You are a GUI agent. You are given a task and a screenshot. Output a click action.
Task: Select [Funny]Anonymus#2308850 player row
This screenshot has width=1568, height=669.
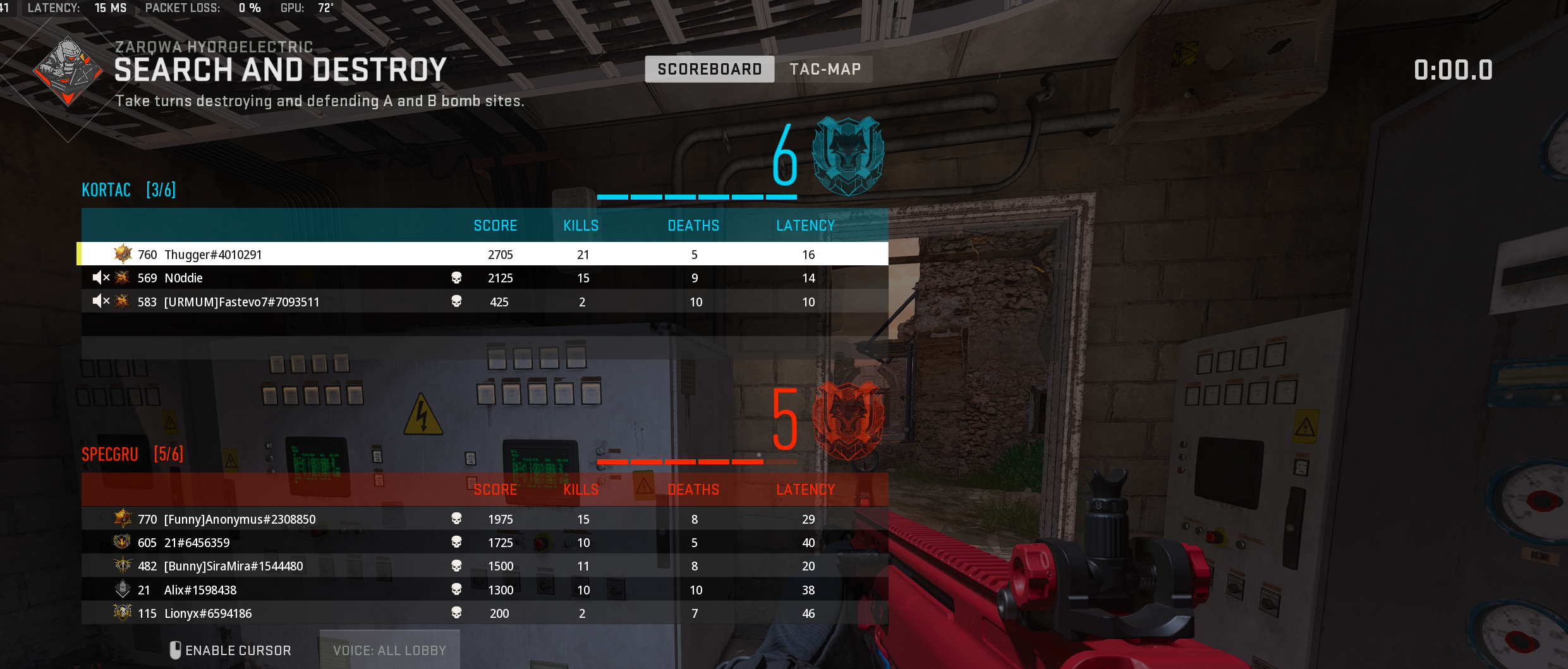point(240,519)
